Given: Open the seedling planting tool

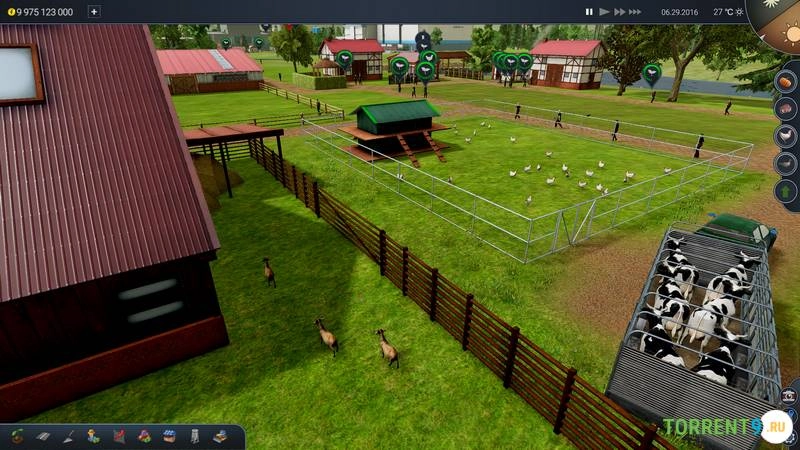Looking at the screenshot, I should 18,436.
